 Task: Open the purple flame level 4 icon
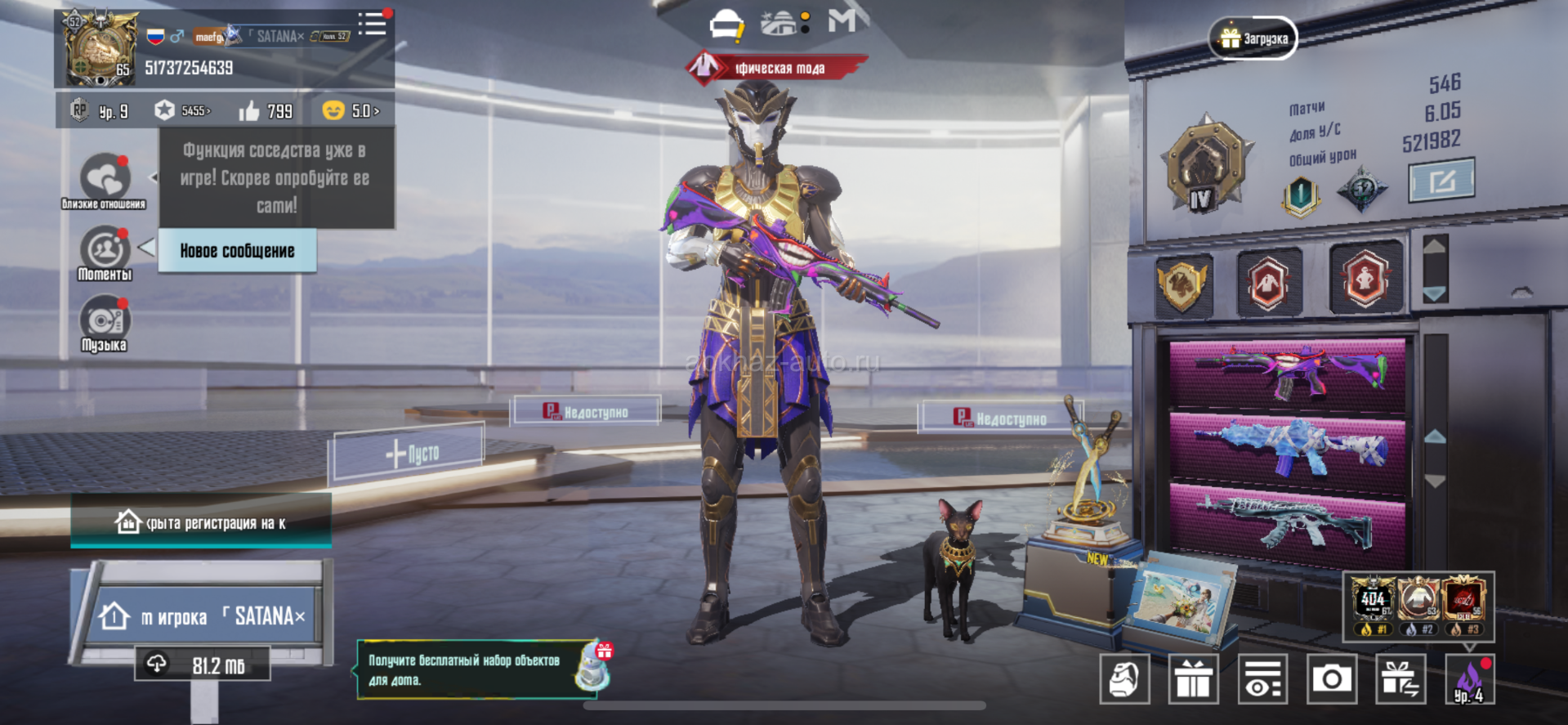(1469, 680)
